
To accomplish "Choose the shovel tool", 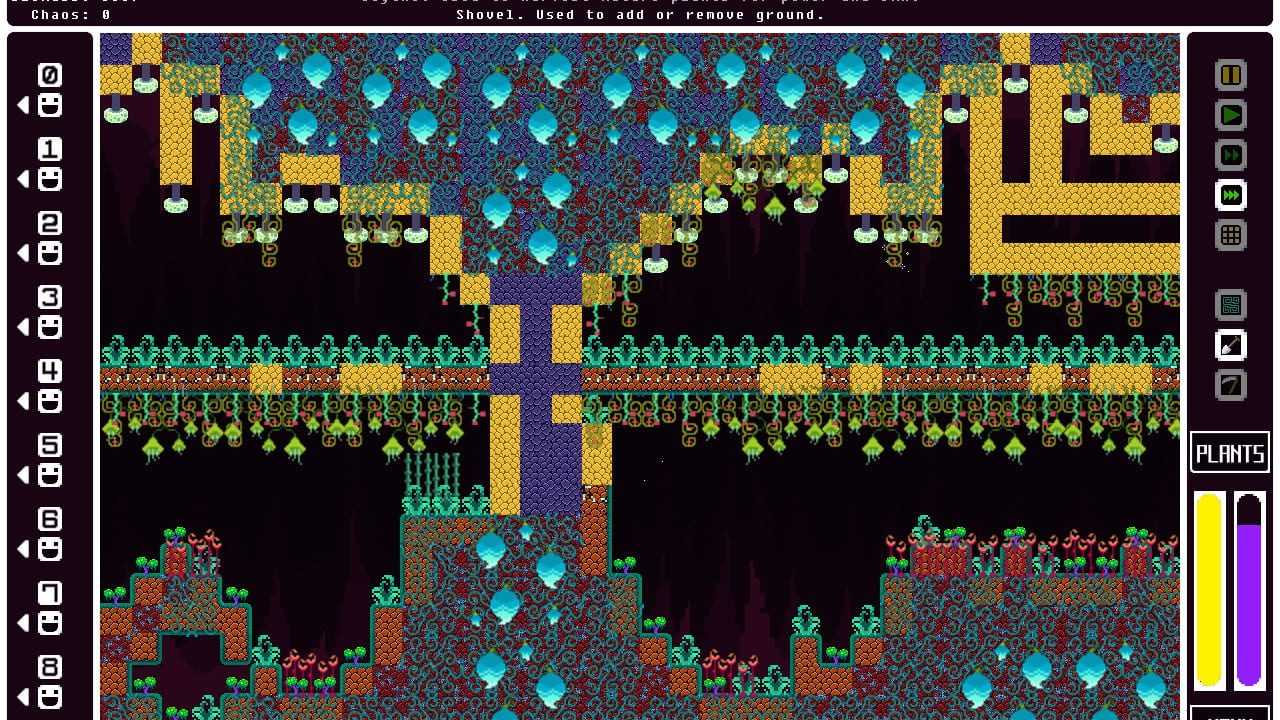I will pyautogui.click(x=1231, y=345).
